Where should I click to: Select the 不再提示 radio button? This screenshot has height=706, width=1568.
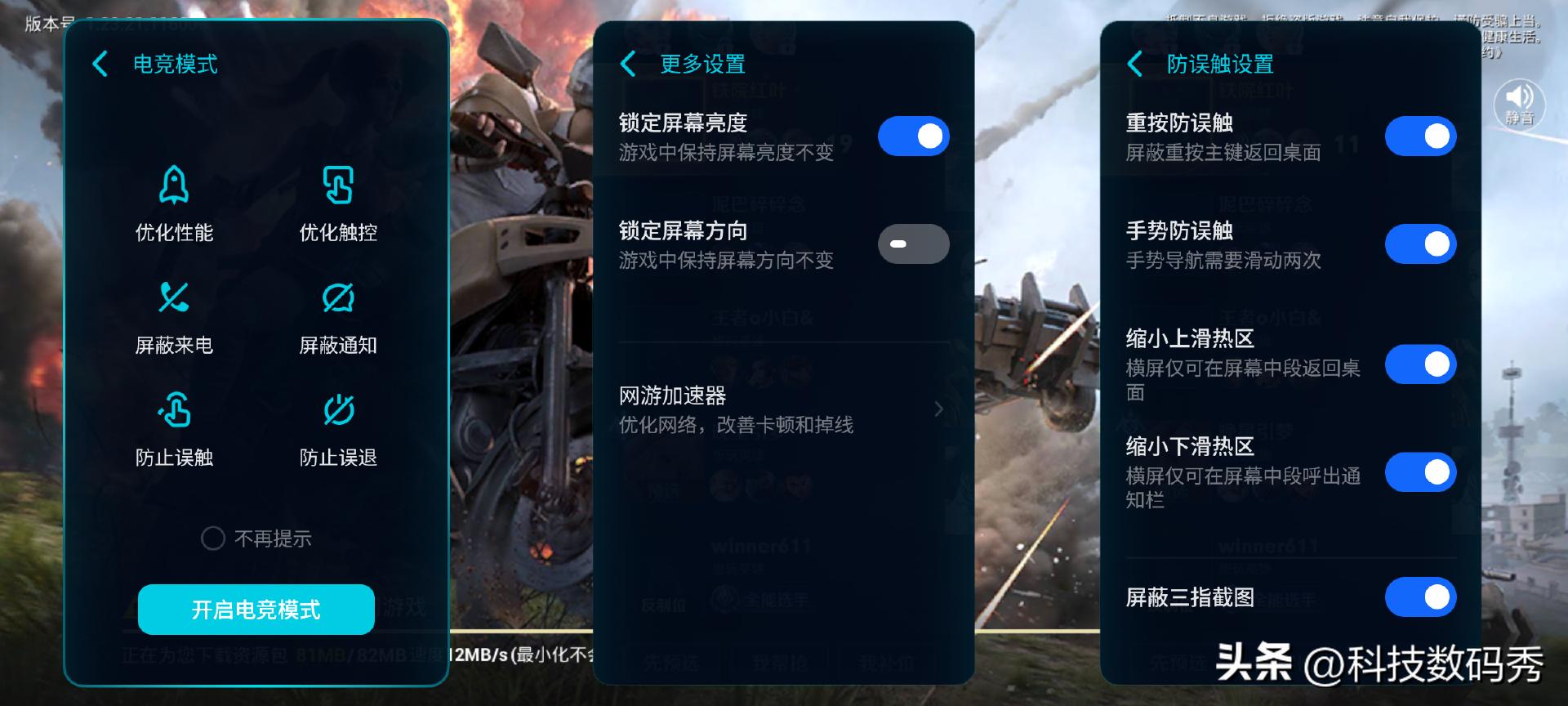pyautogui.click(x=213, y=538)
